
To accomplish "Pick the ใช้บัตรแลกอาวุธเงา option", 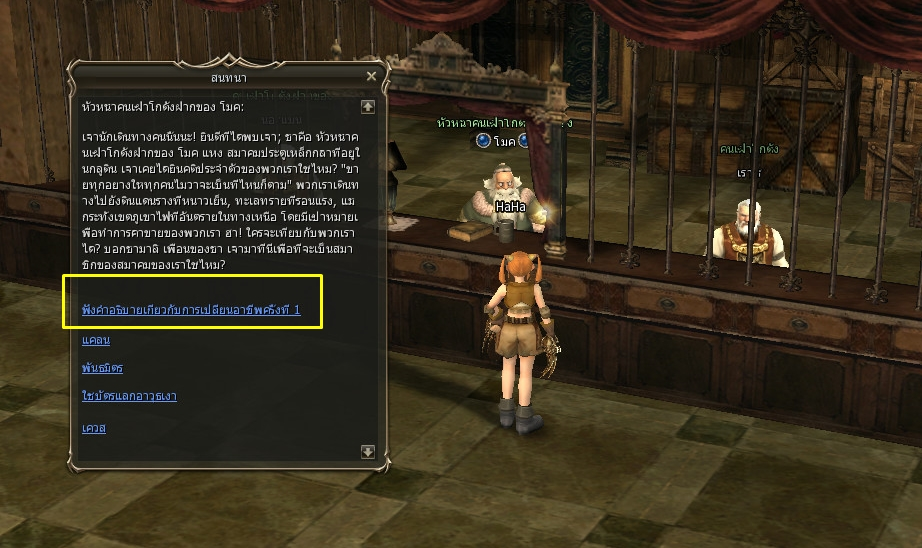I will click(129, 396).
